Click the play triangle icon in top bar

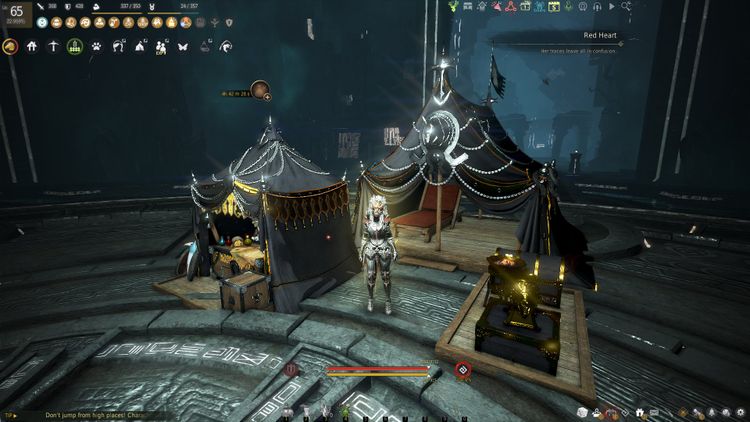point(611,7)
